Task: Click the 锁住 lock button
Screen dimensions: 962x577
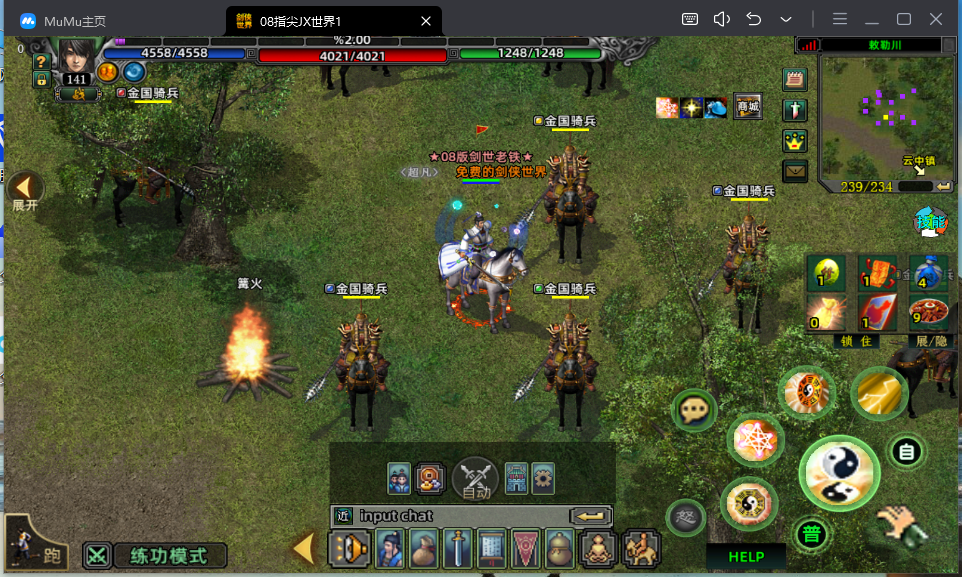Action: coord(856,341)
